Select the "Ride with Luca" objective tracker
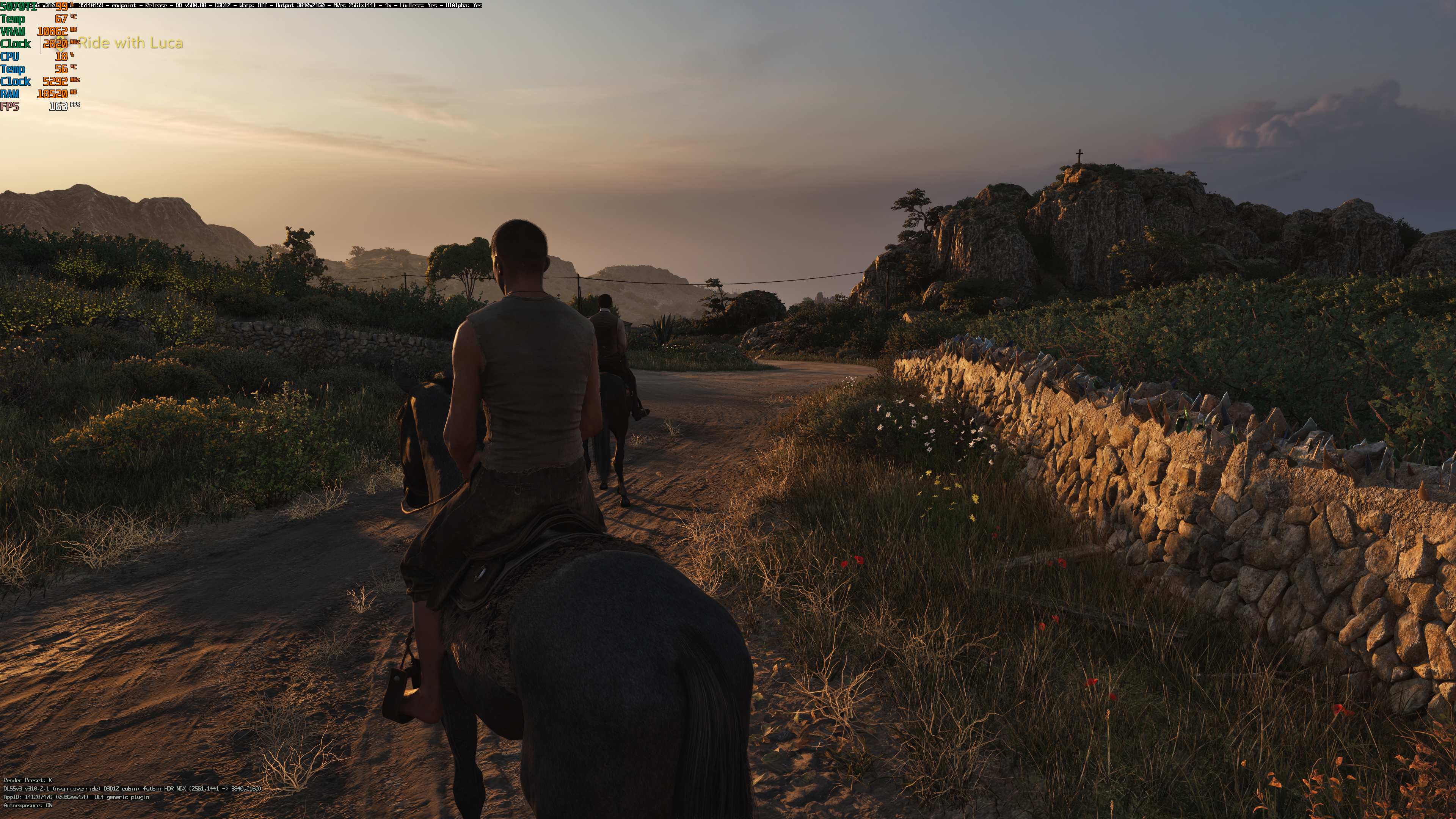Image resolution: width=1456 pixels, height=819 pixels. (x=130, y=43)
